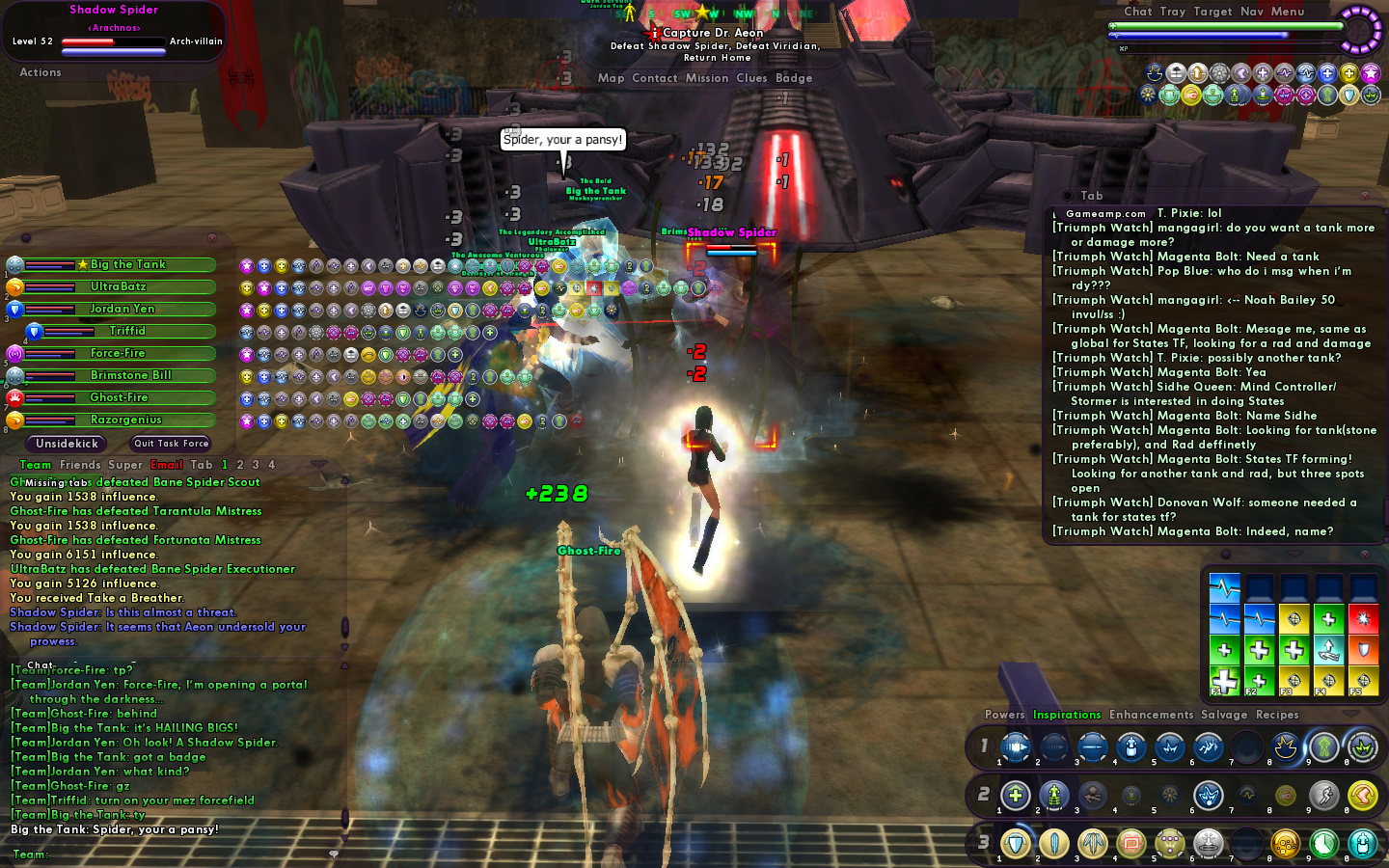Open the Email tab

click(x=167, y=465)
